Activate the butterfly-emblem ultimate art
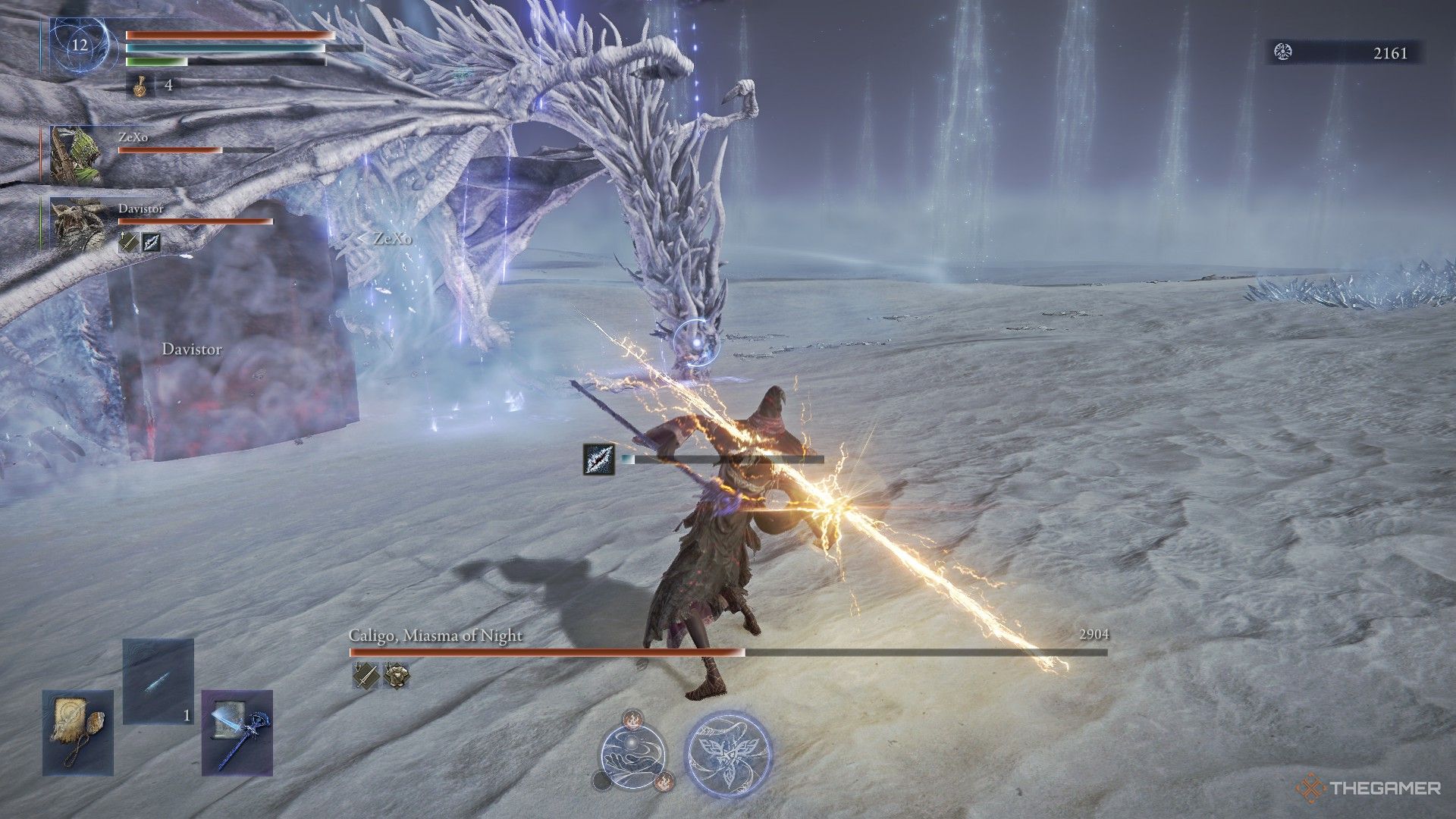The image size is (1456, 819). coord(728,751)
